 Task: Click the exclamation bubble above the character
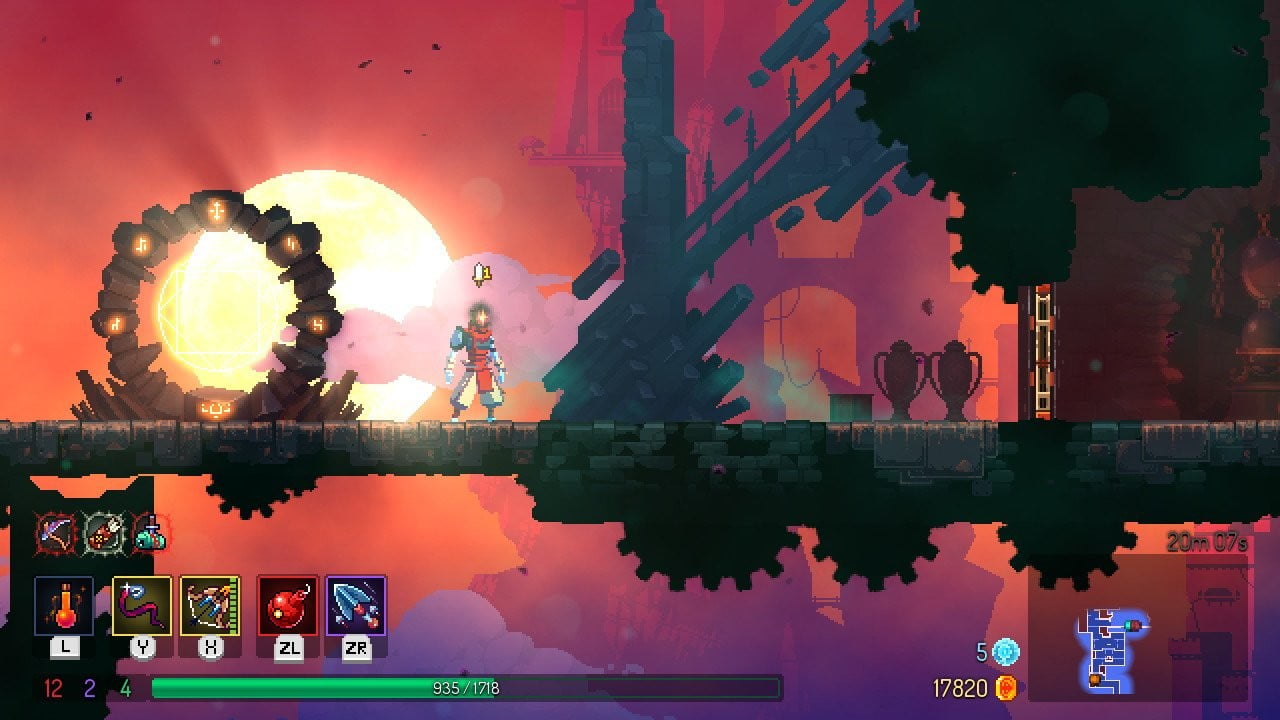point(481,273)
